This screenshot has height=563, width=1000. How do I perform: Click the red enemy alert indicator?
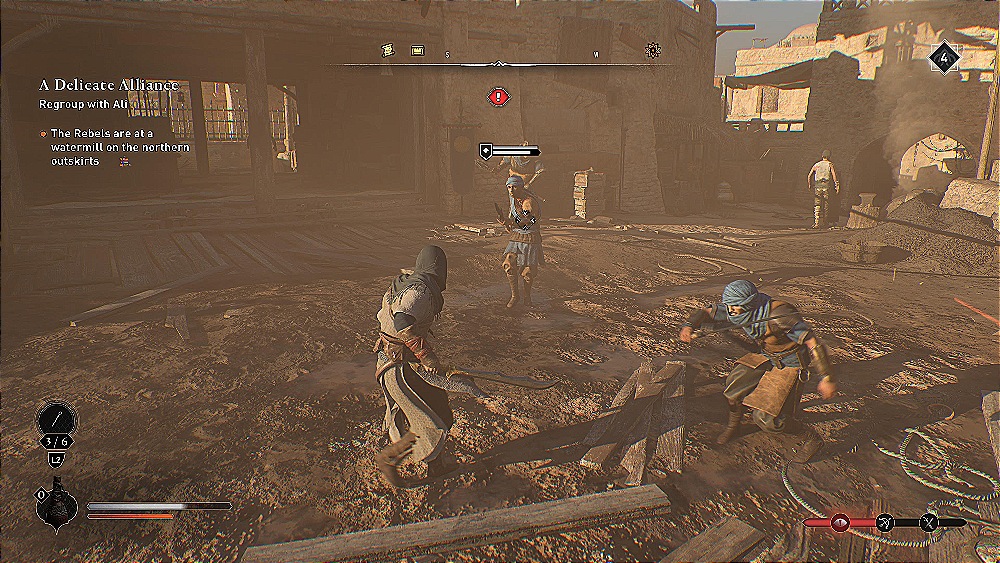pyautogui.click(x=498, y=96)
